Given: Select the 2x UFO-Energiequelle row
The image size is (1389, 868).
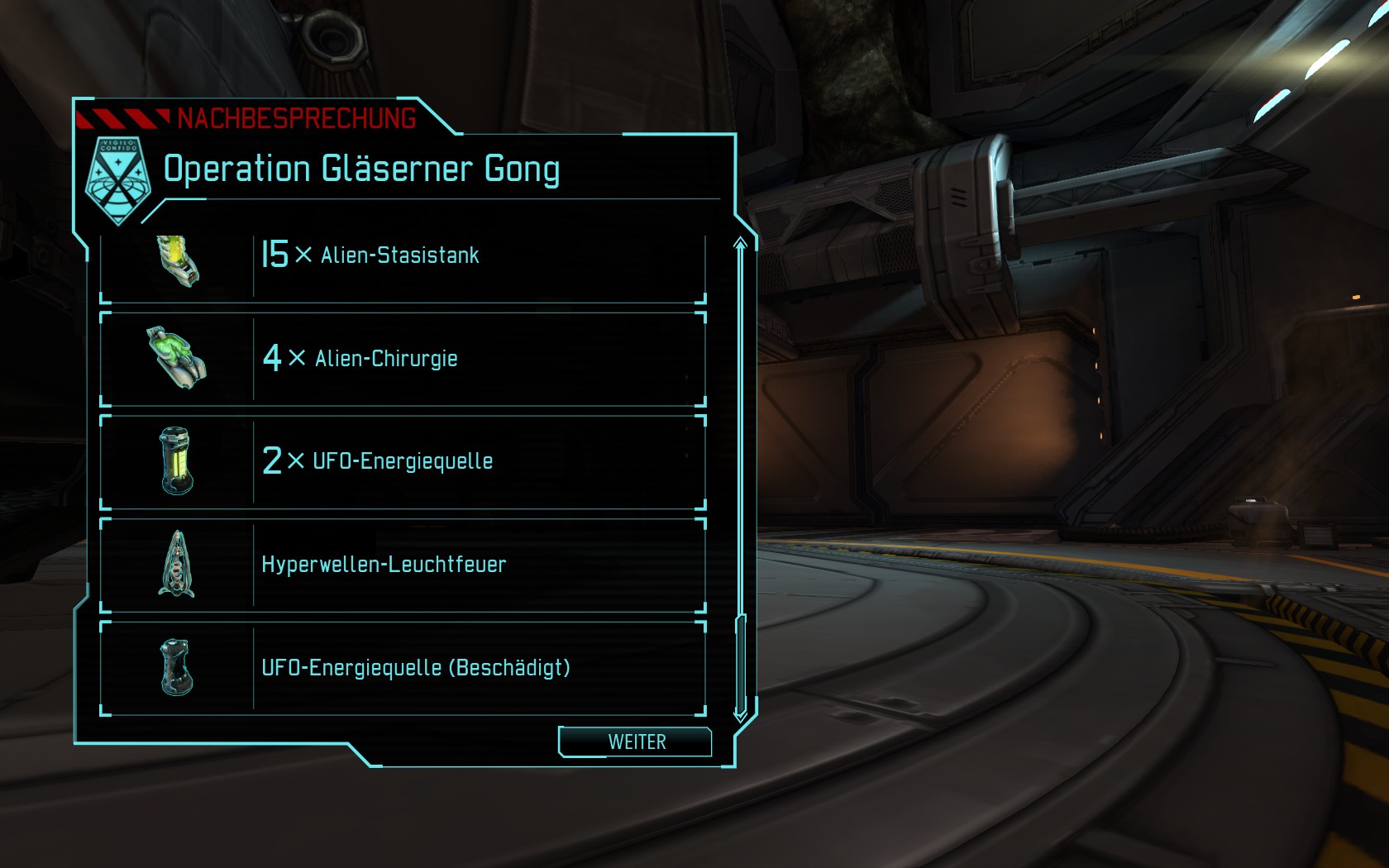Looking at the screenshot, I should click(403, 461).
